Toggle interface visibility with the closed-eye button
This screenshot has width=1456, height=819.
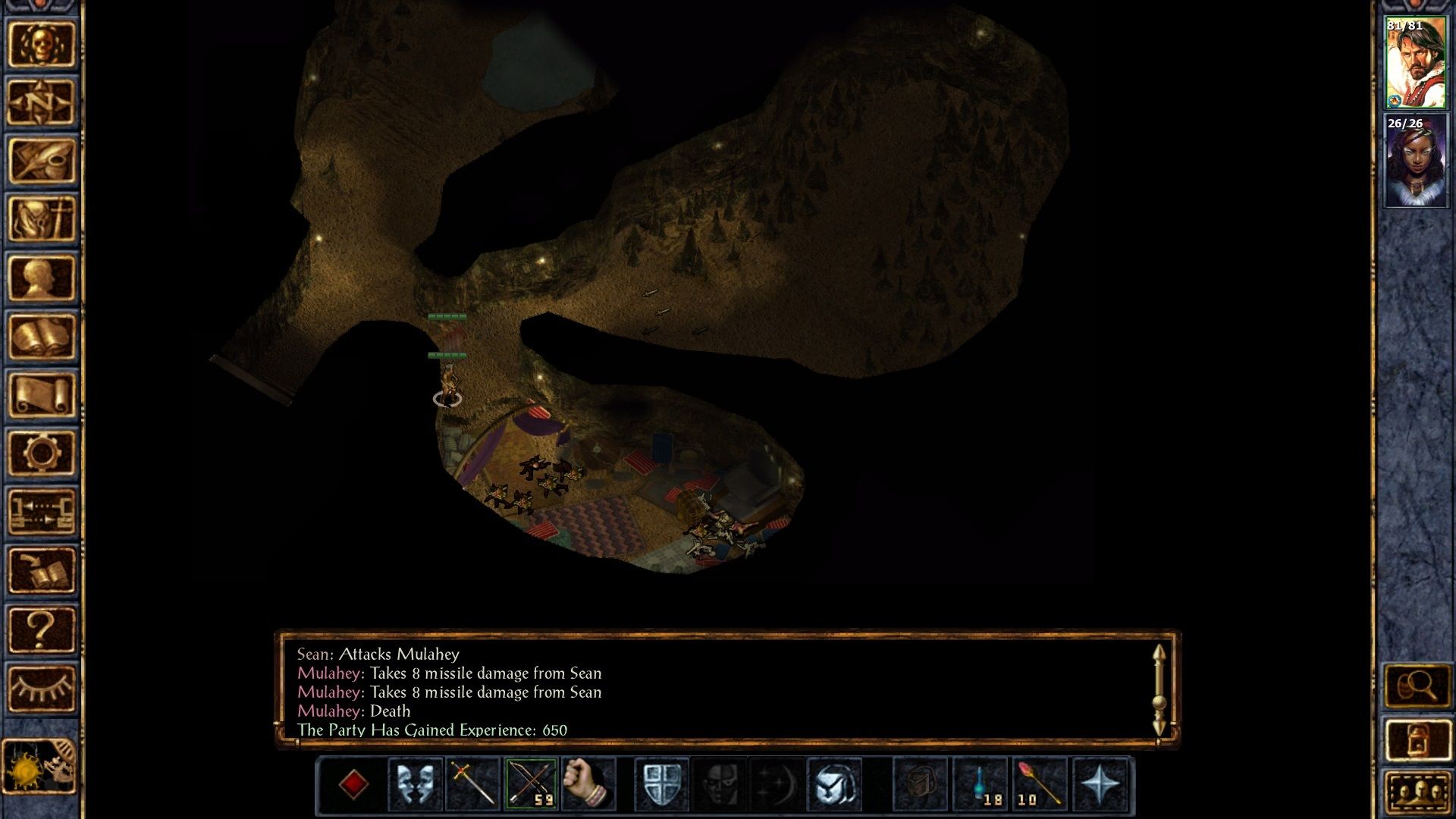tap(41, 689)
